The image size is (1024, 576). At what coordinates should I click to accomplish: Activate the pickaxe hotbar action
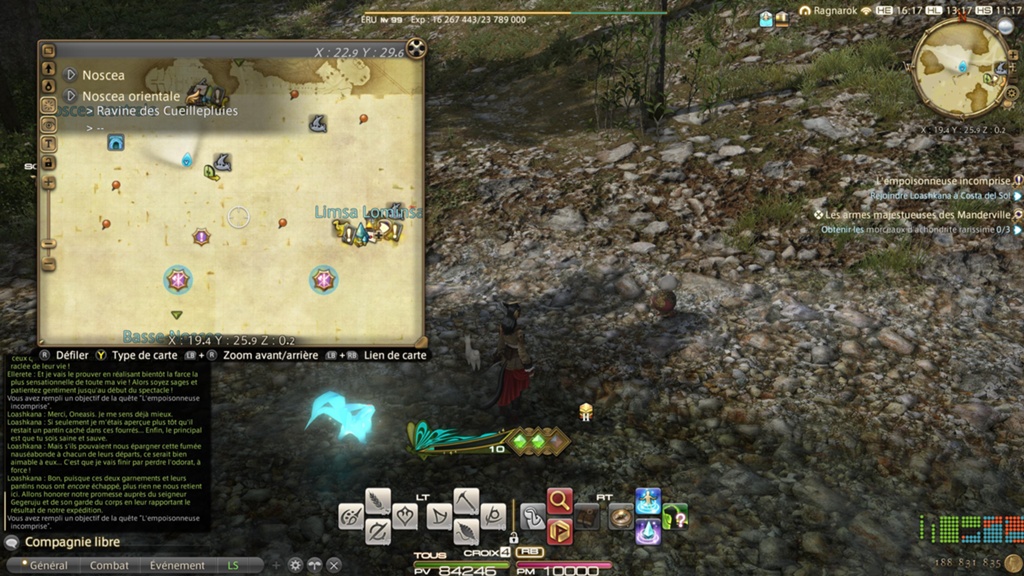(x=466, y=500)
